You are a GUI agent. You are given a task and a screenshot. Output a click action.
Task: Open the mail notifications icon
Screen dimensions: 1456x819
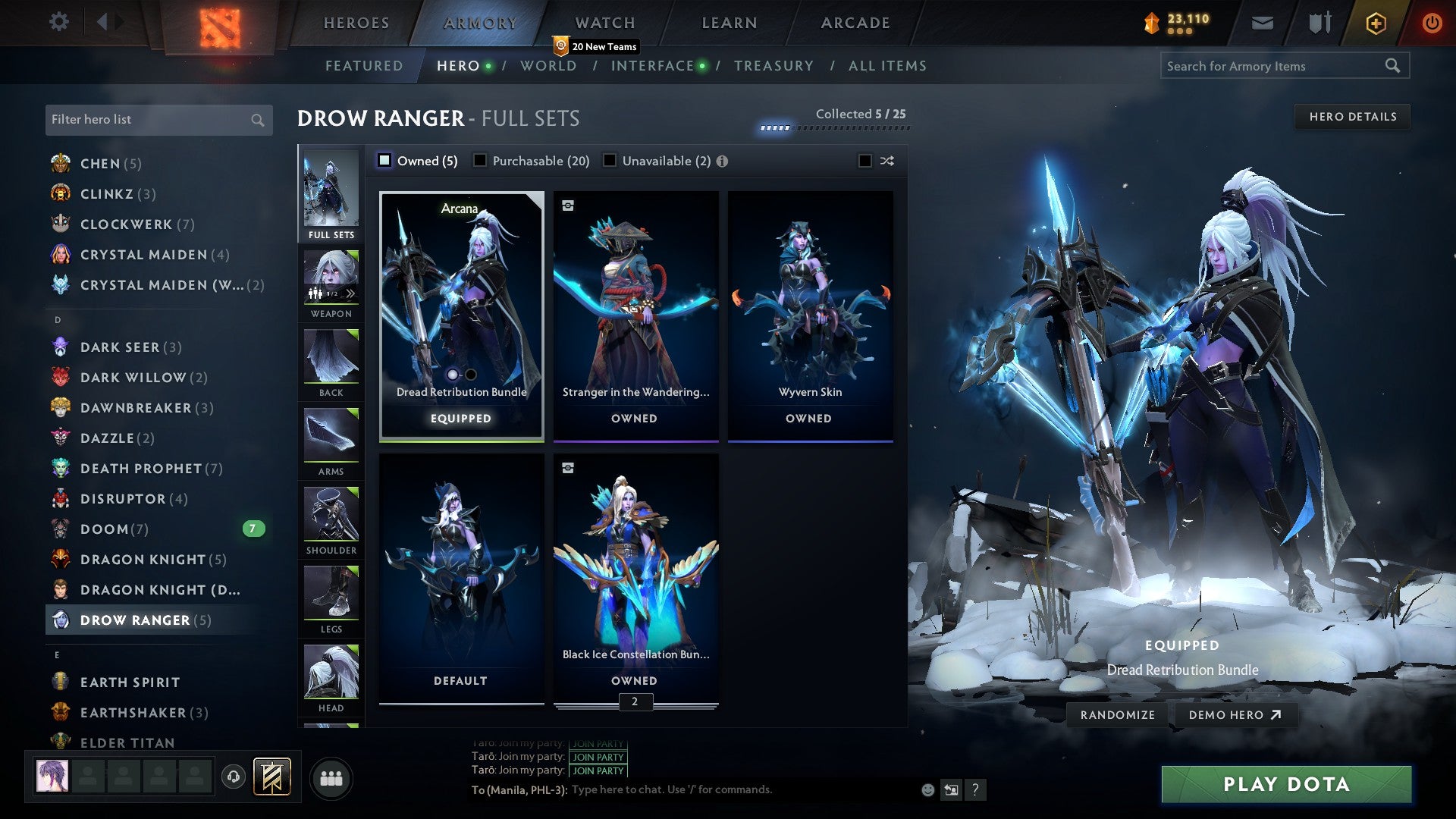[1263, 23]
